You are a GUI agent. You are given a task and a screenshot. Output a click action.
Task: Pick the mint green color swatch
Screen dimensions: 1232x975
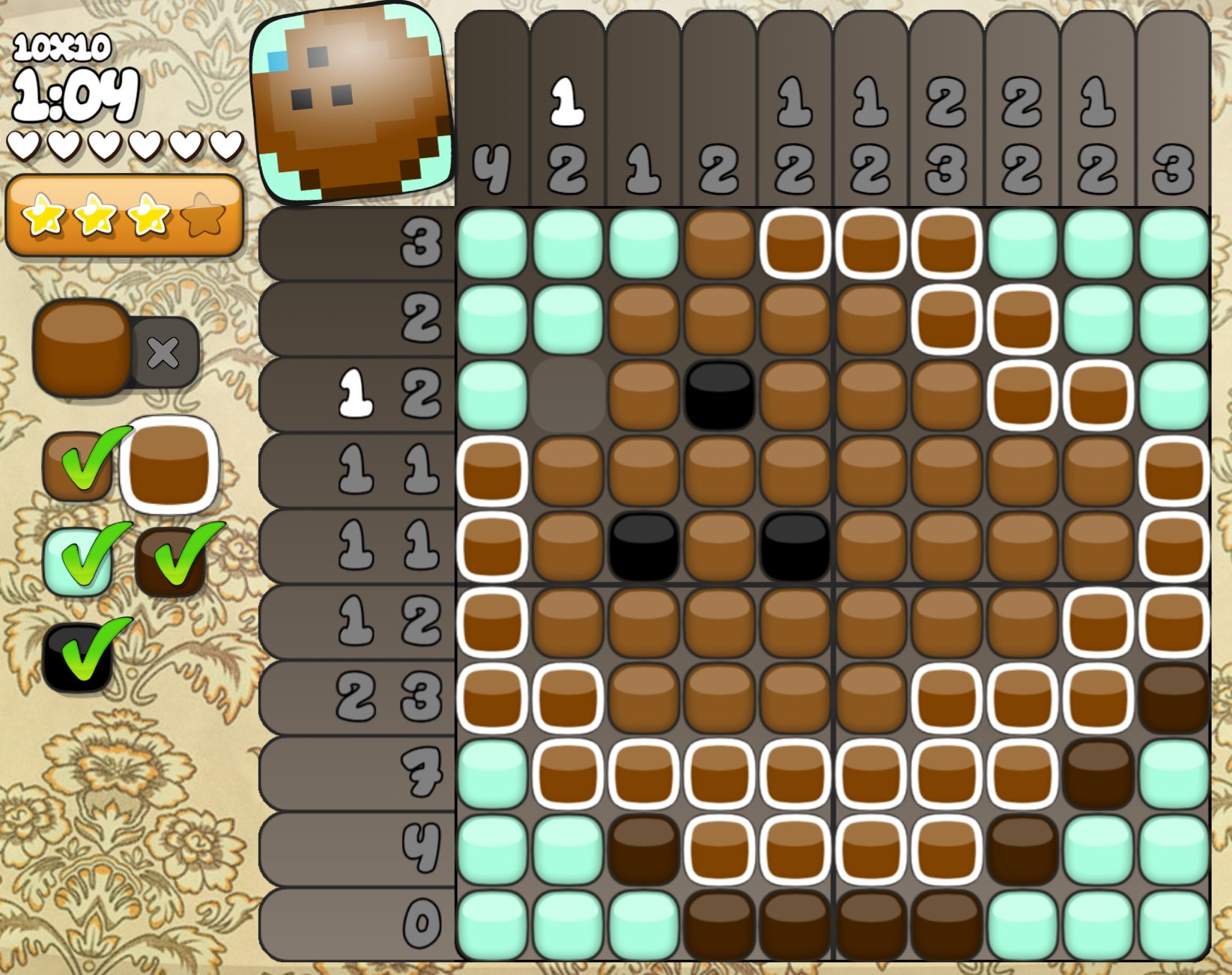pos(78,562)
